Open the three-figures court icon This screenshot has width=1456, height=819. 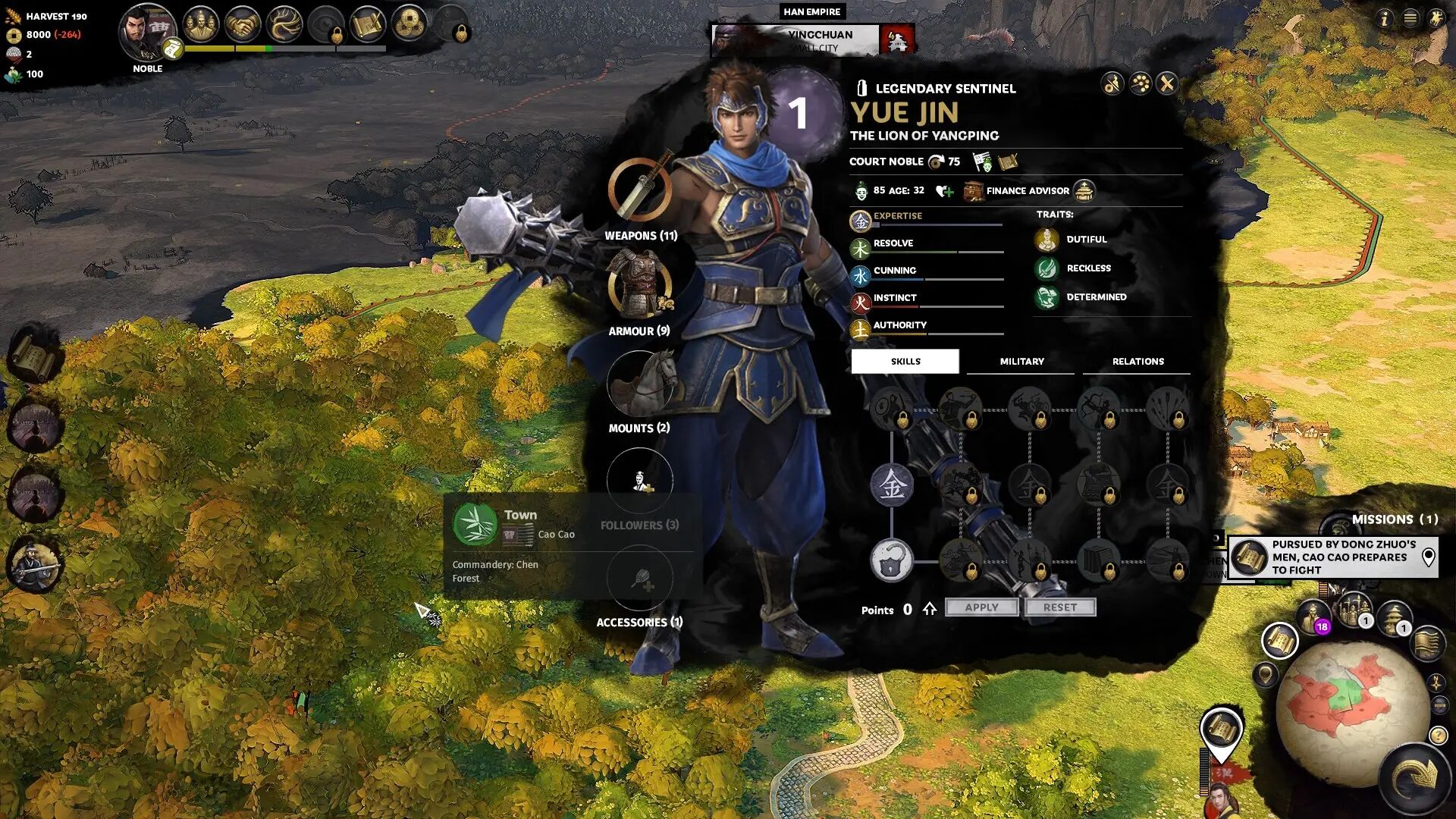[200, 25]
